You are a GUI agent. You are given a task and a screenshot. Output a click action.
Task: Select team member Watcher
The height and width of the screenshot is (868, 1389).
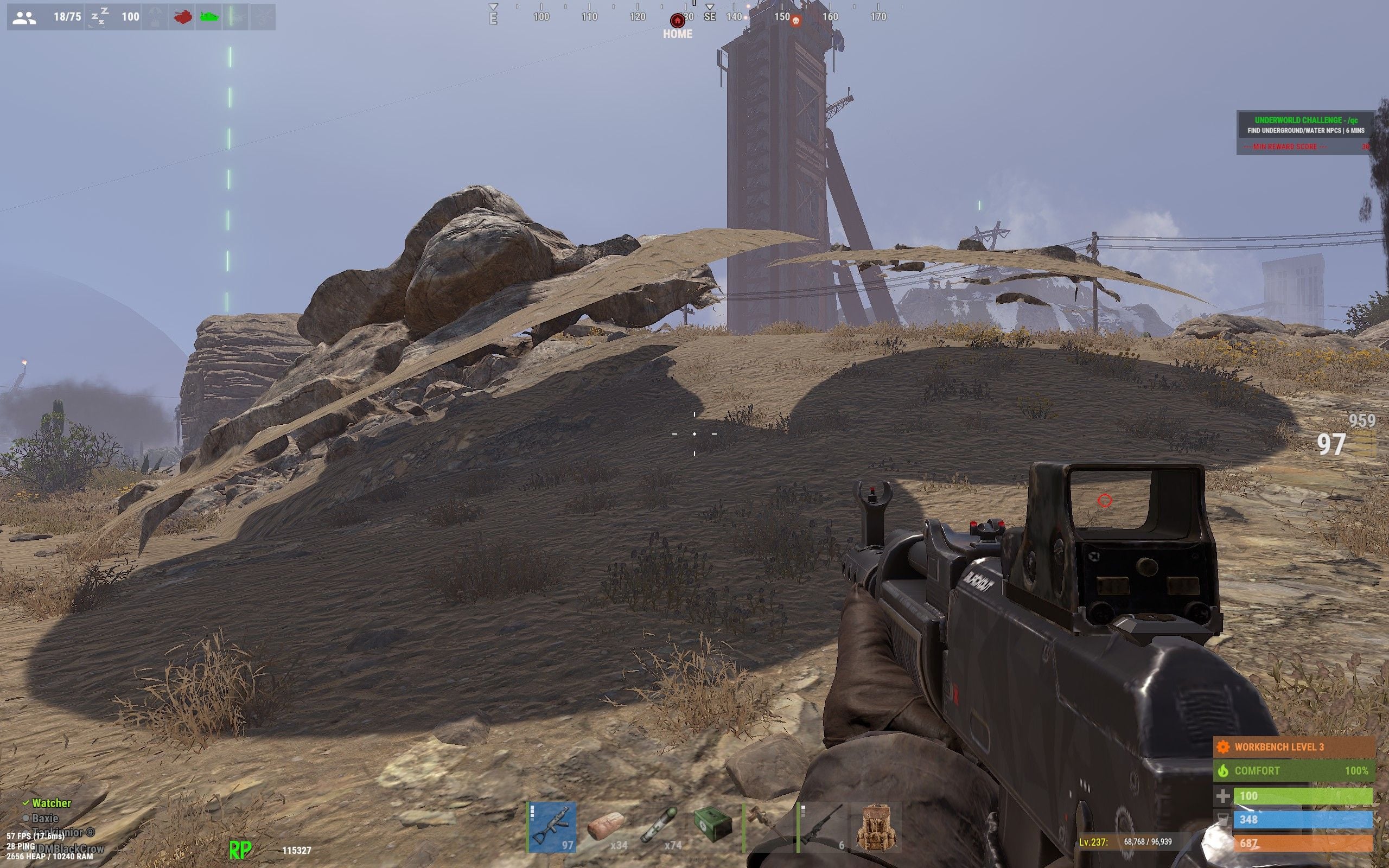(x=51, y=803)
